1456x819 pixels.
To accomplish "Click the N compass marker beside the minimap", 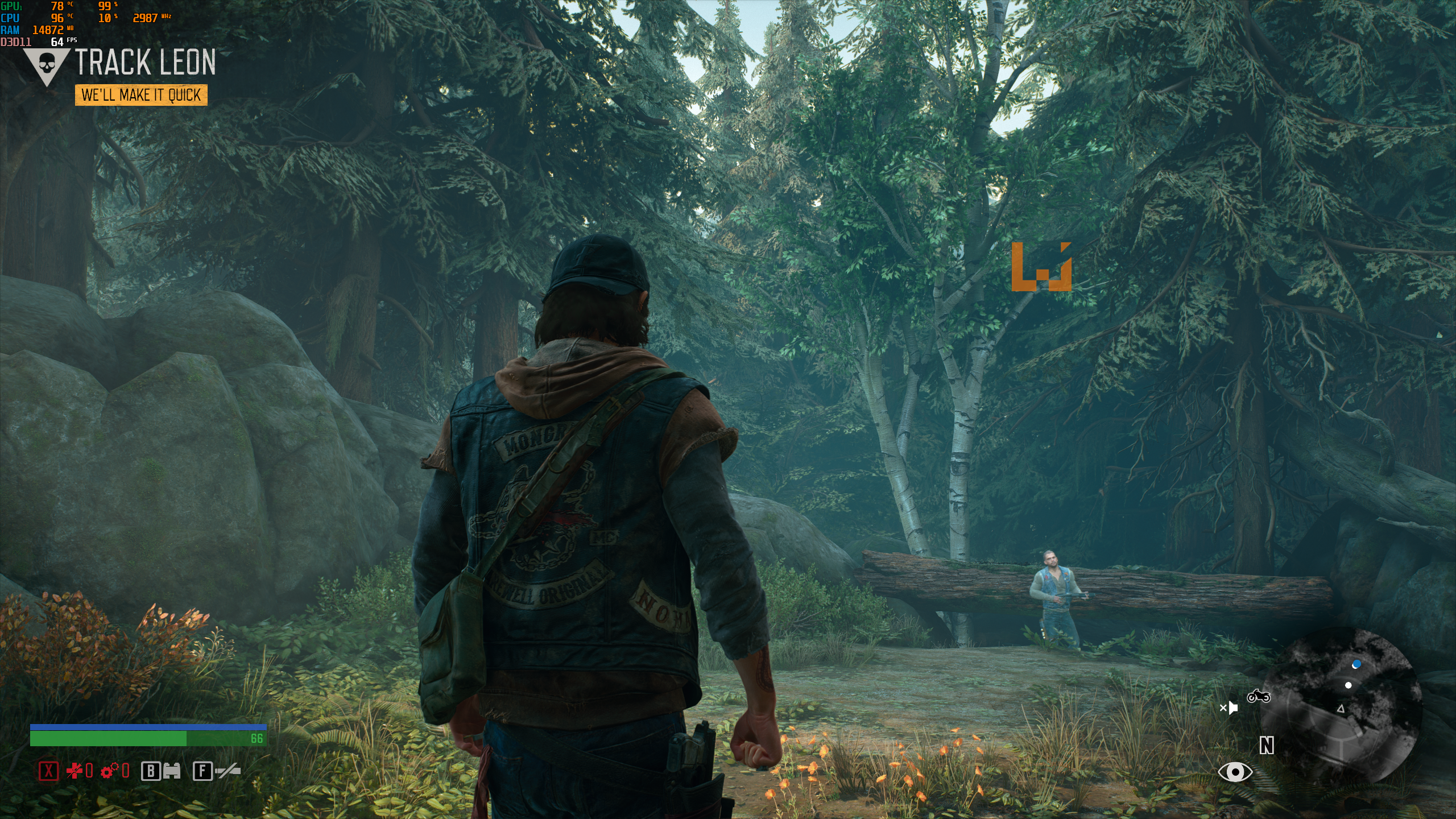I will click(x=1267, y=745).
